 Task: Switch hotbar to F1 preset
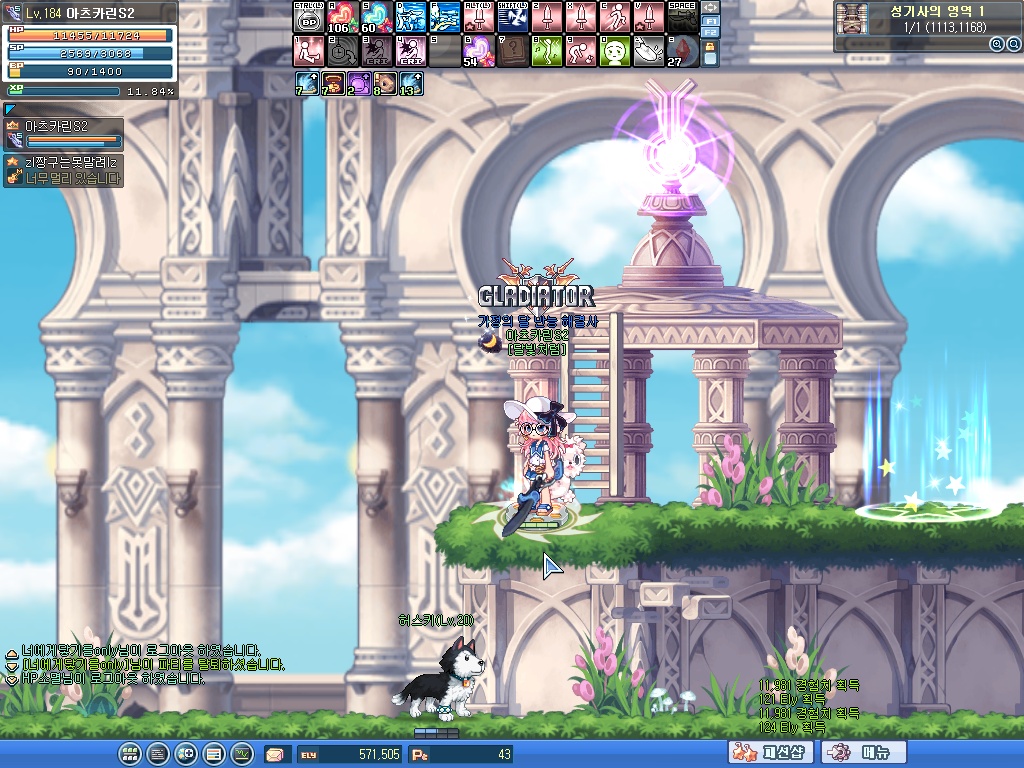(x=711, y=20)
